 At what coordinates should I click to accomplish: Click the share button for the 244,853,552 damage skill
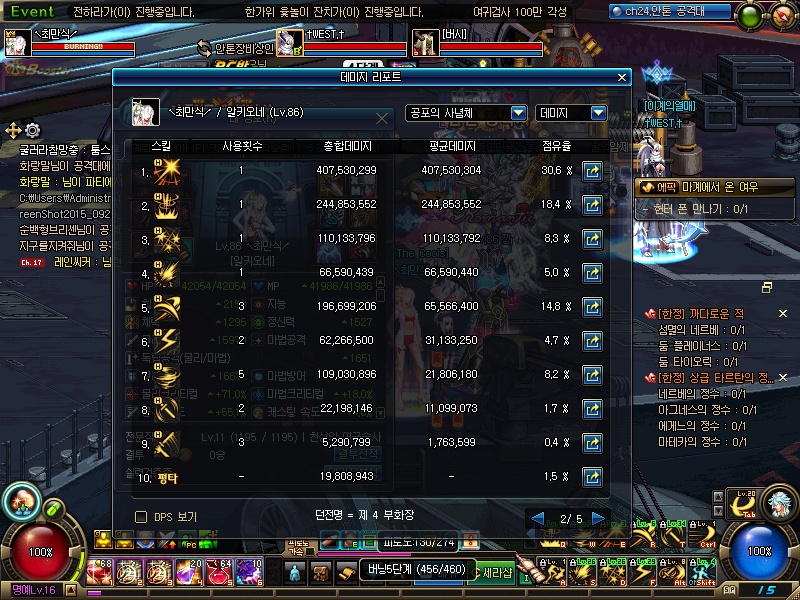tap(592, 205)
